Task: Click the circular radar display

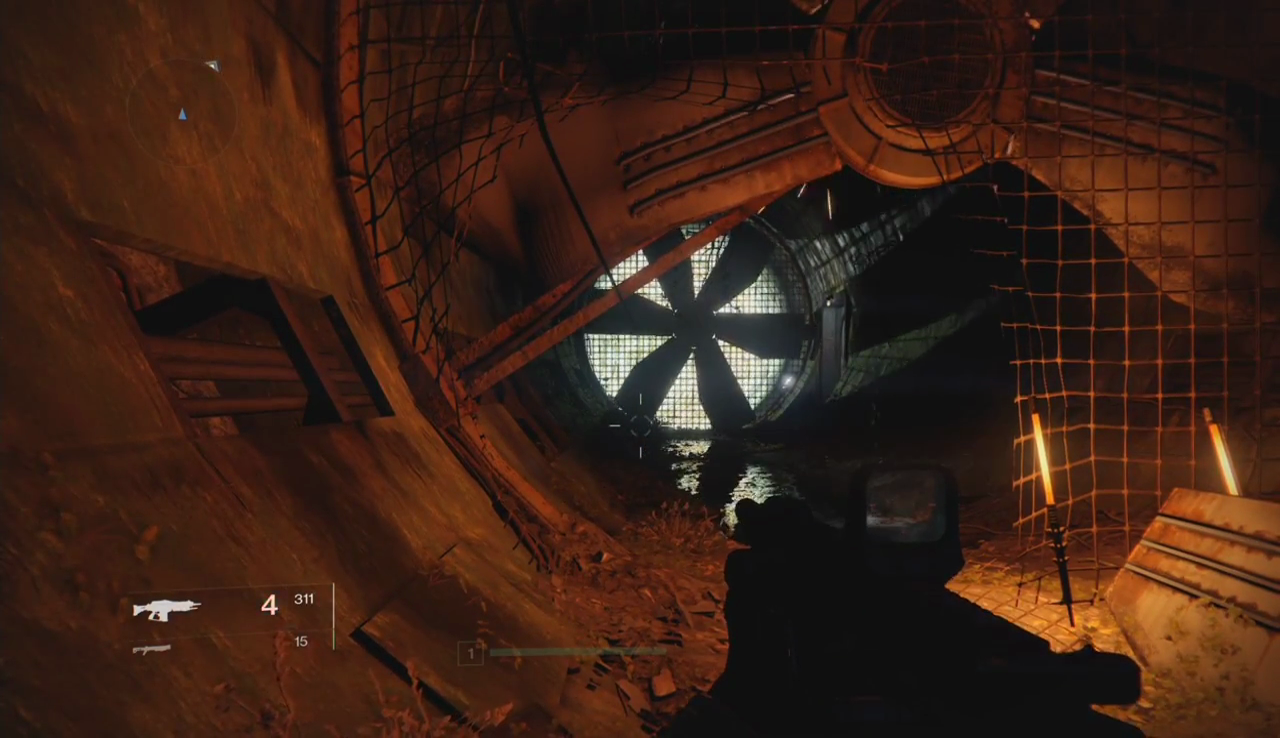Action: (x=181, y=112)
